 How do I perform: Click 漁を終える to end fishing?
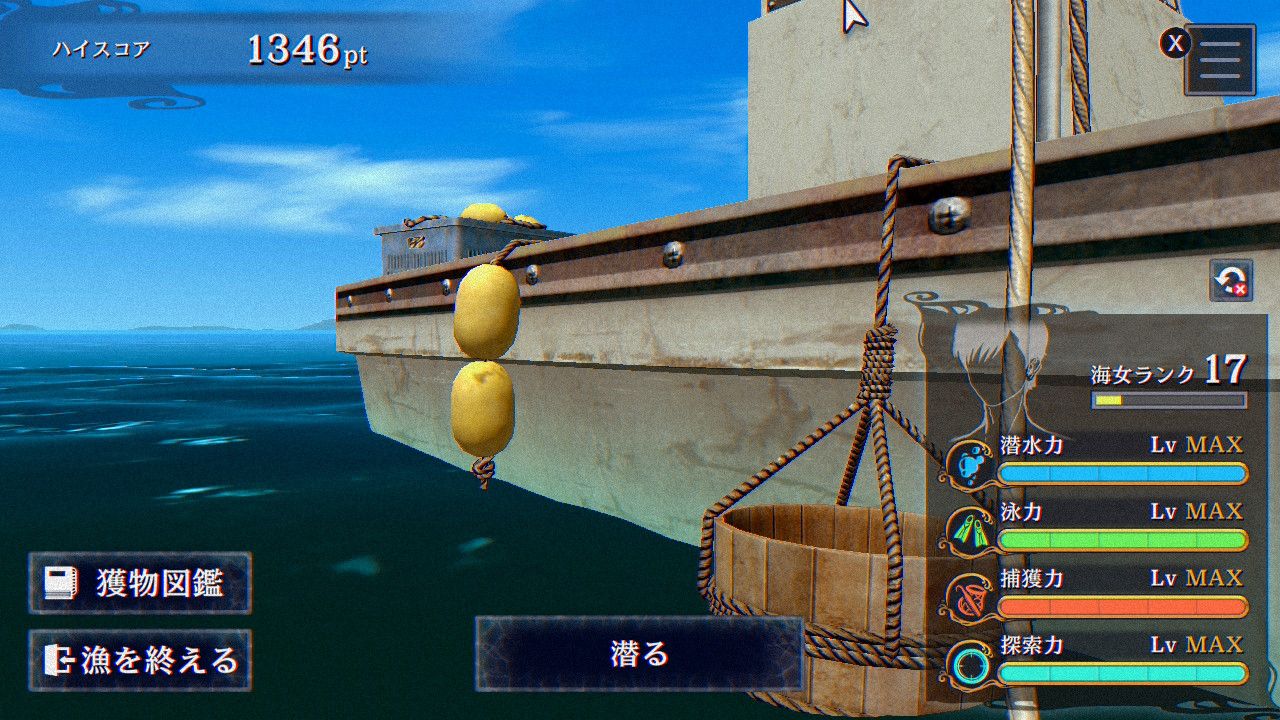point(140,660)
